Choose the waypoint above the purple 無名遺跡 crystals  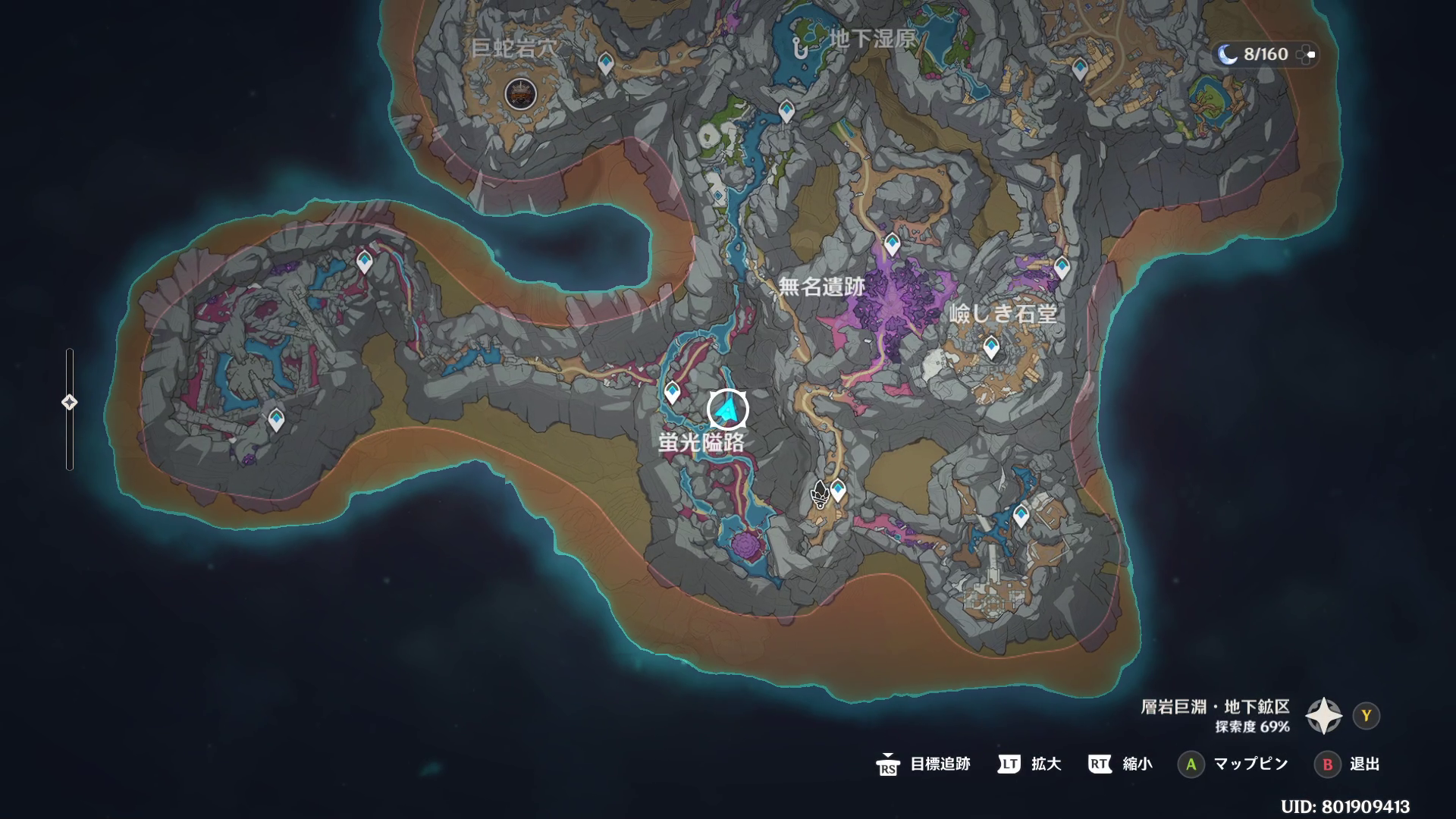click(x=892, y=244)
